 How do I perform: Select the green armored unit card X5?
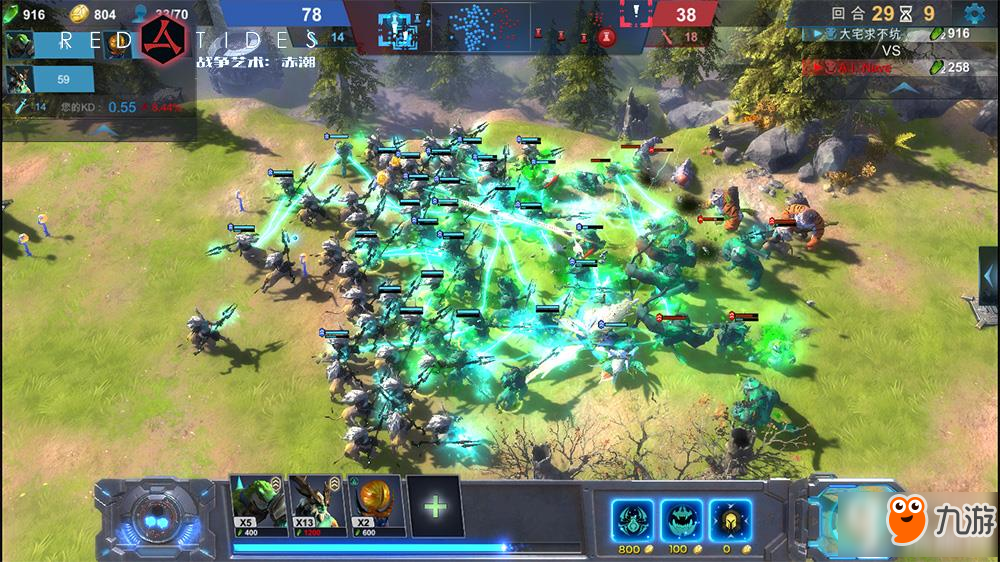pyautogui.click(x=258, y=506)
